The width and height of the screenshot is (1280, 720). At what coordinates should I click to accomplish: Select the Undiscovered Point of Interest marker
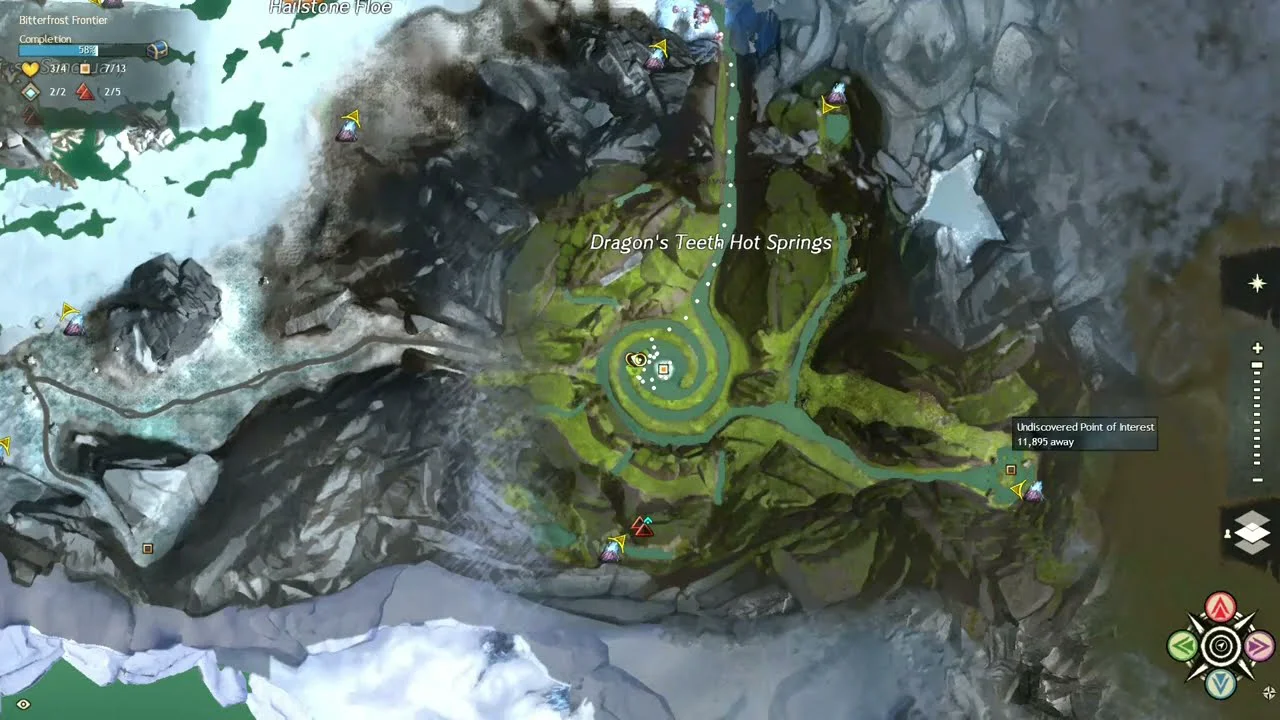[x=1011, y=470]
